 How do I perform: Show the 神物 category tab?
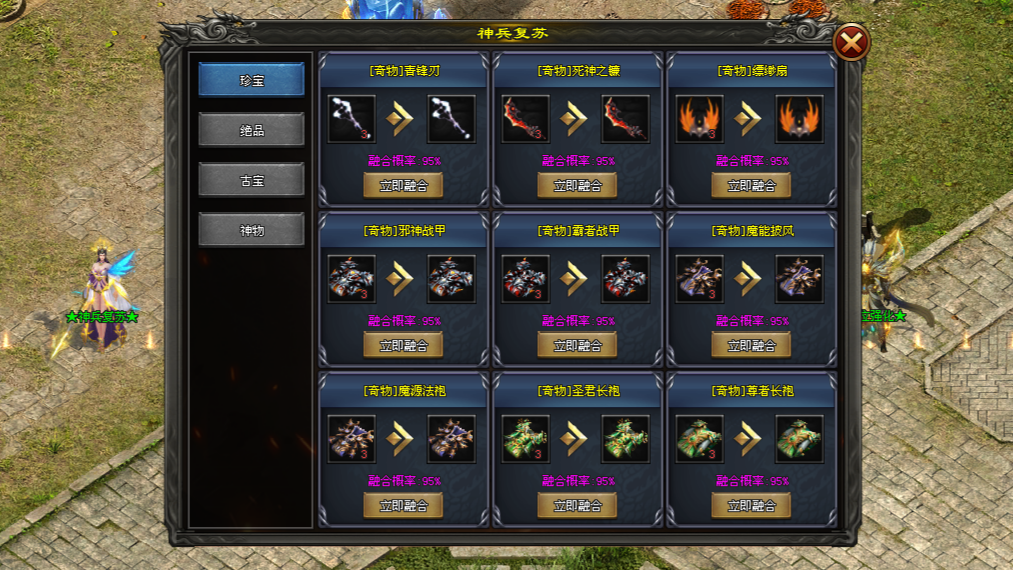(x=251, y=230)
